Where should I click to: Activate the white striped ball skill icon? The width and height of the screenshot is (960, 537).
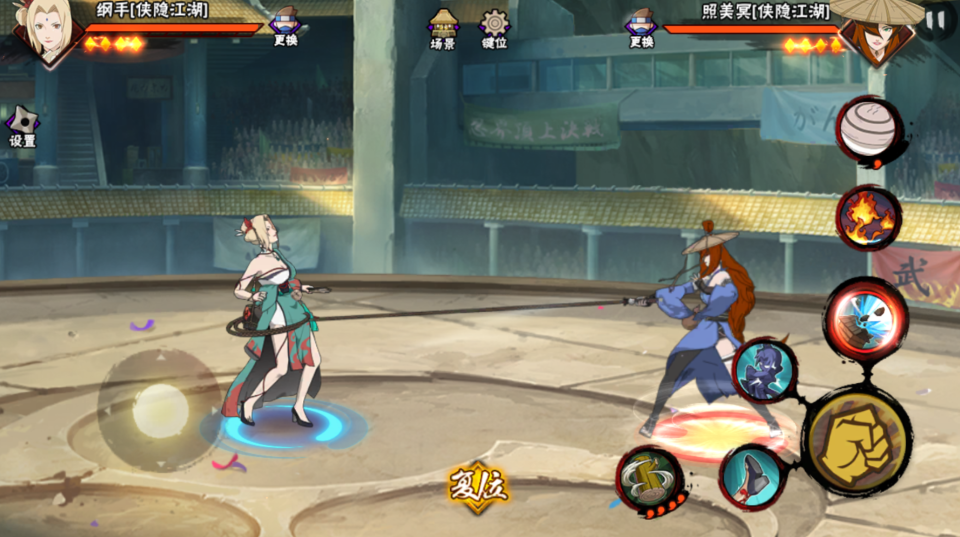(x=866, y=130)
